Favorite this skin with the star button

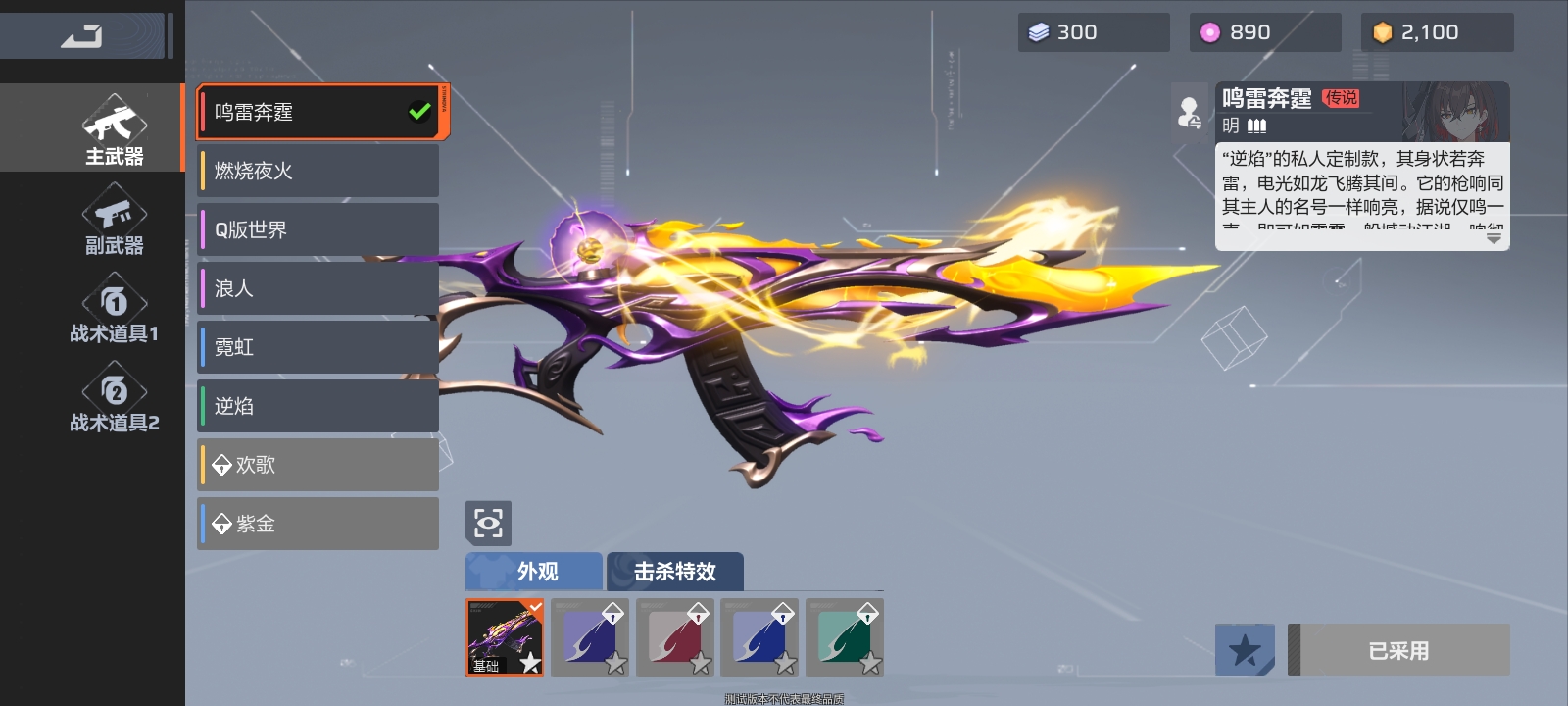(x=1245, y=649)
